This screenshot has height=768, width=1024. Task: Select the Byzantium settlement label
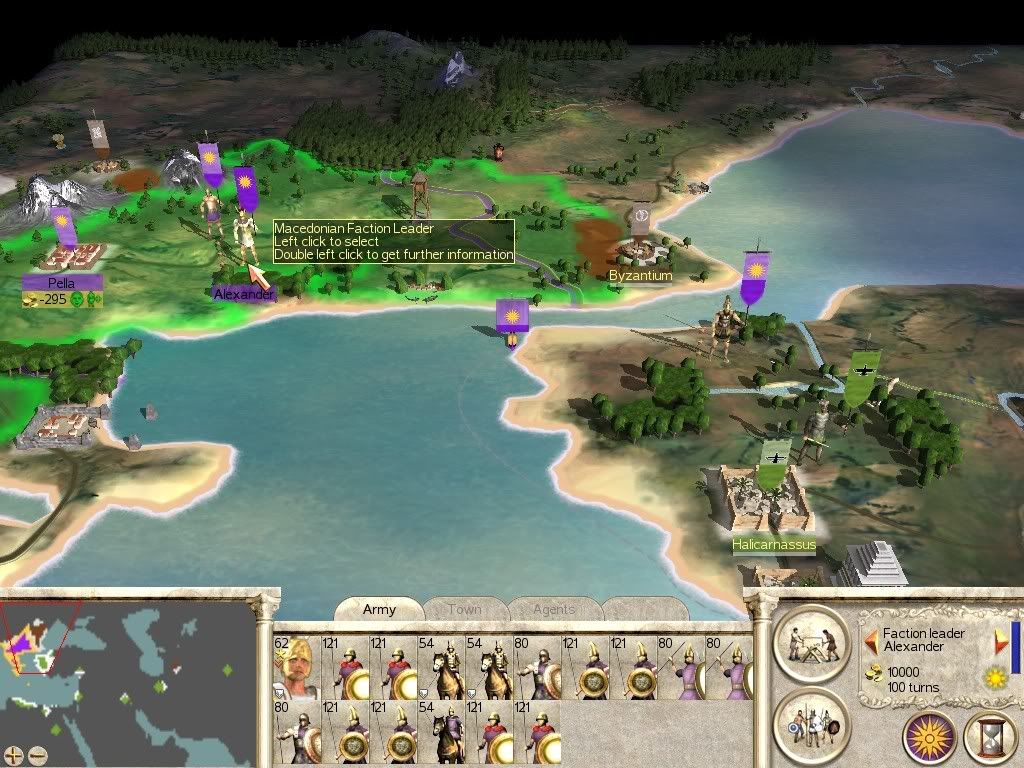point(640,275)
